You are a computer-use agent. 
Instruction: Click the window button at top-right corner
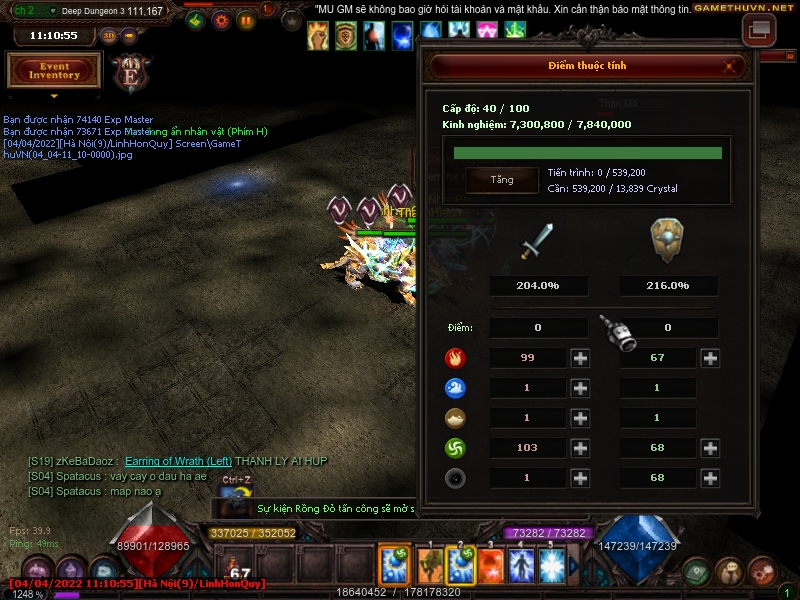click(x=759, y=30)
